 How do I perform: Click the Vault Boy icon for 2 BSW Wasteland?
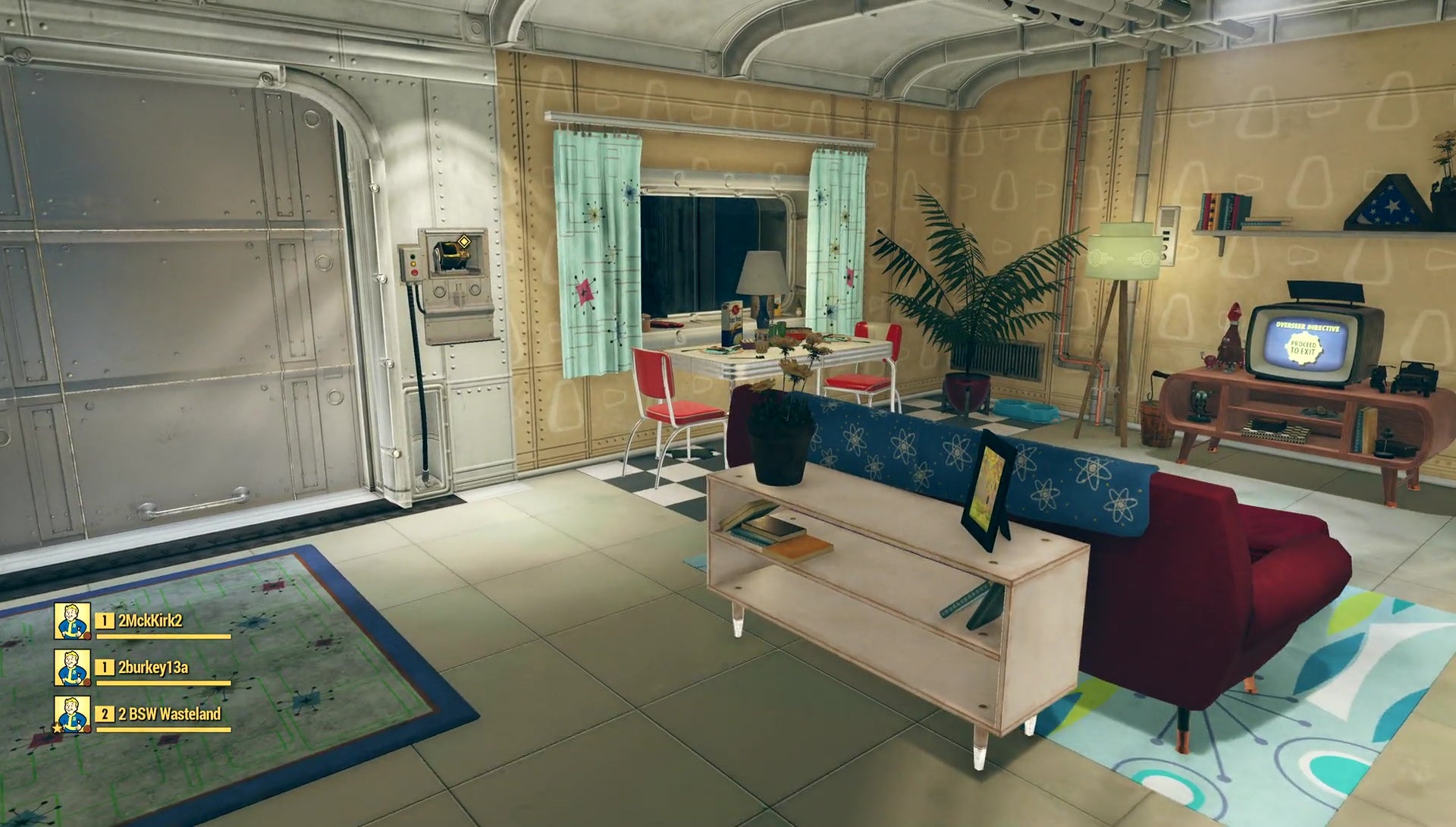[72, 715]
